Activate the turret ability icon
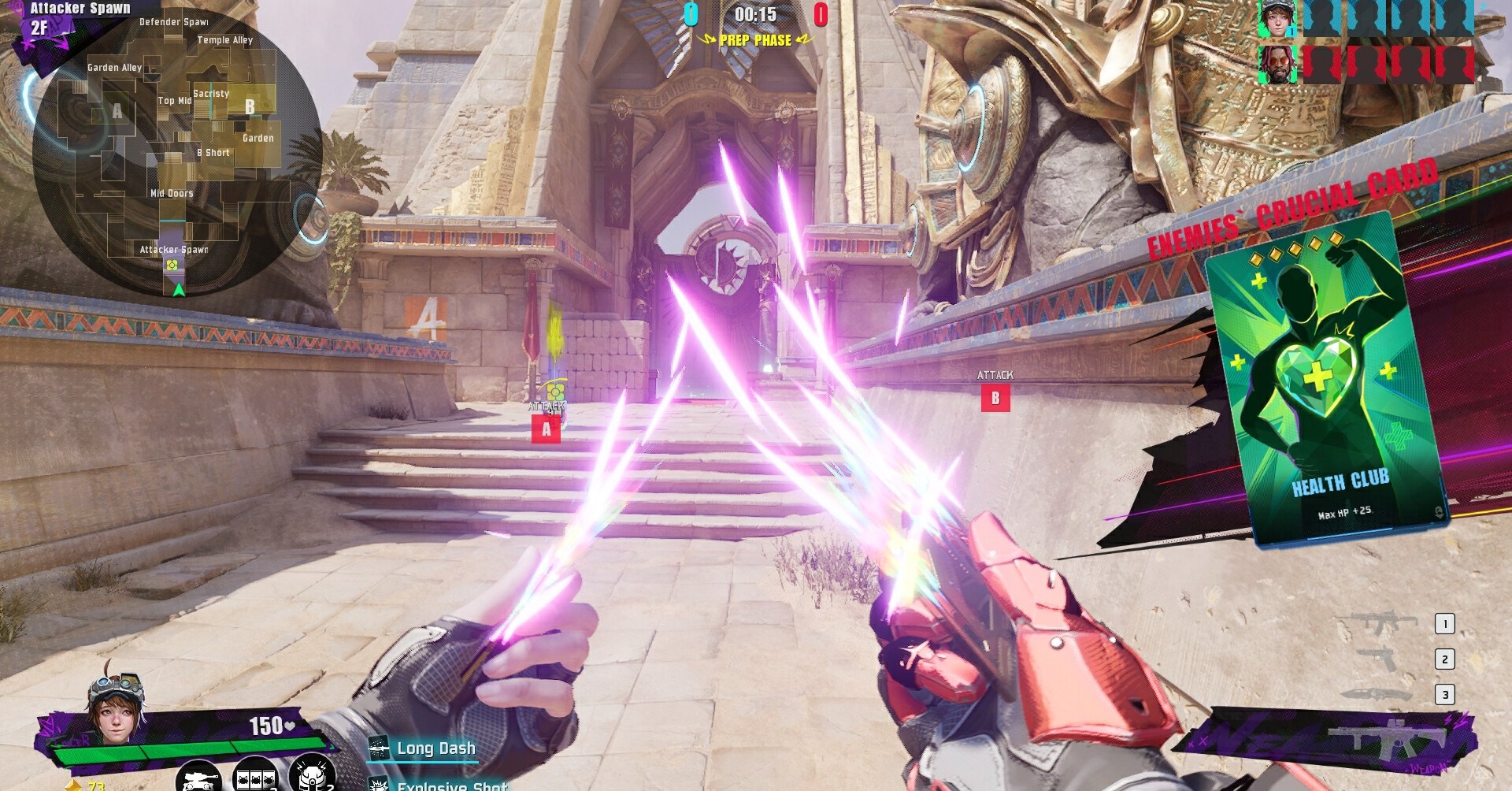Image resolution: width=1512 pixels, height=791 pixels. click(198, 776)
